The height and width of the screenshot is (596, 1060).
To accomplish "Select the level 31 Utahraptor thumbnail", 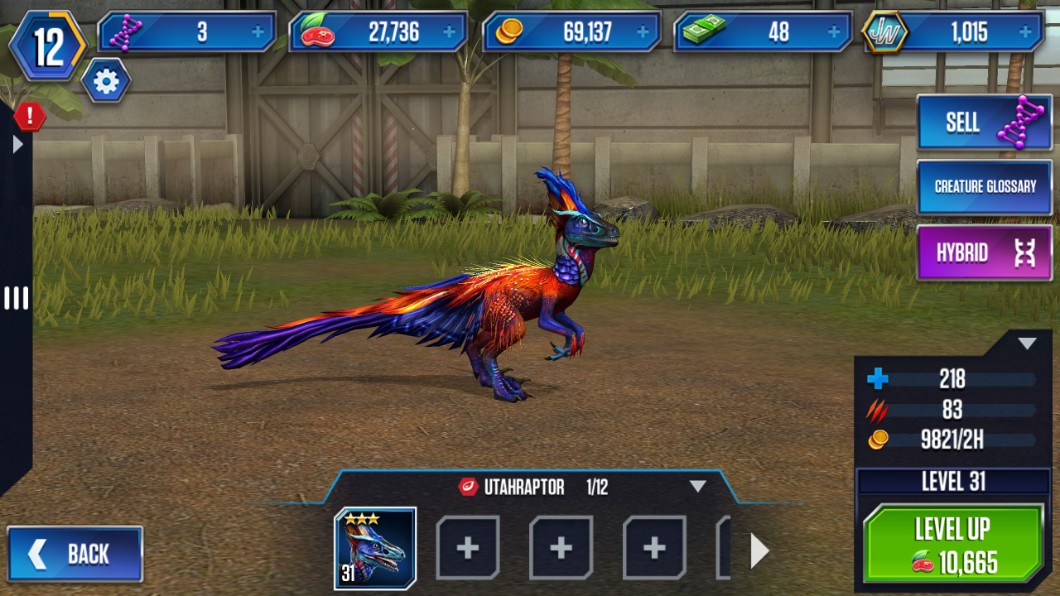I will [375, 548].
